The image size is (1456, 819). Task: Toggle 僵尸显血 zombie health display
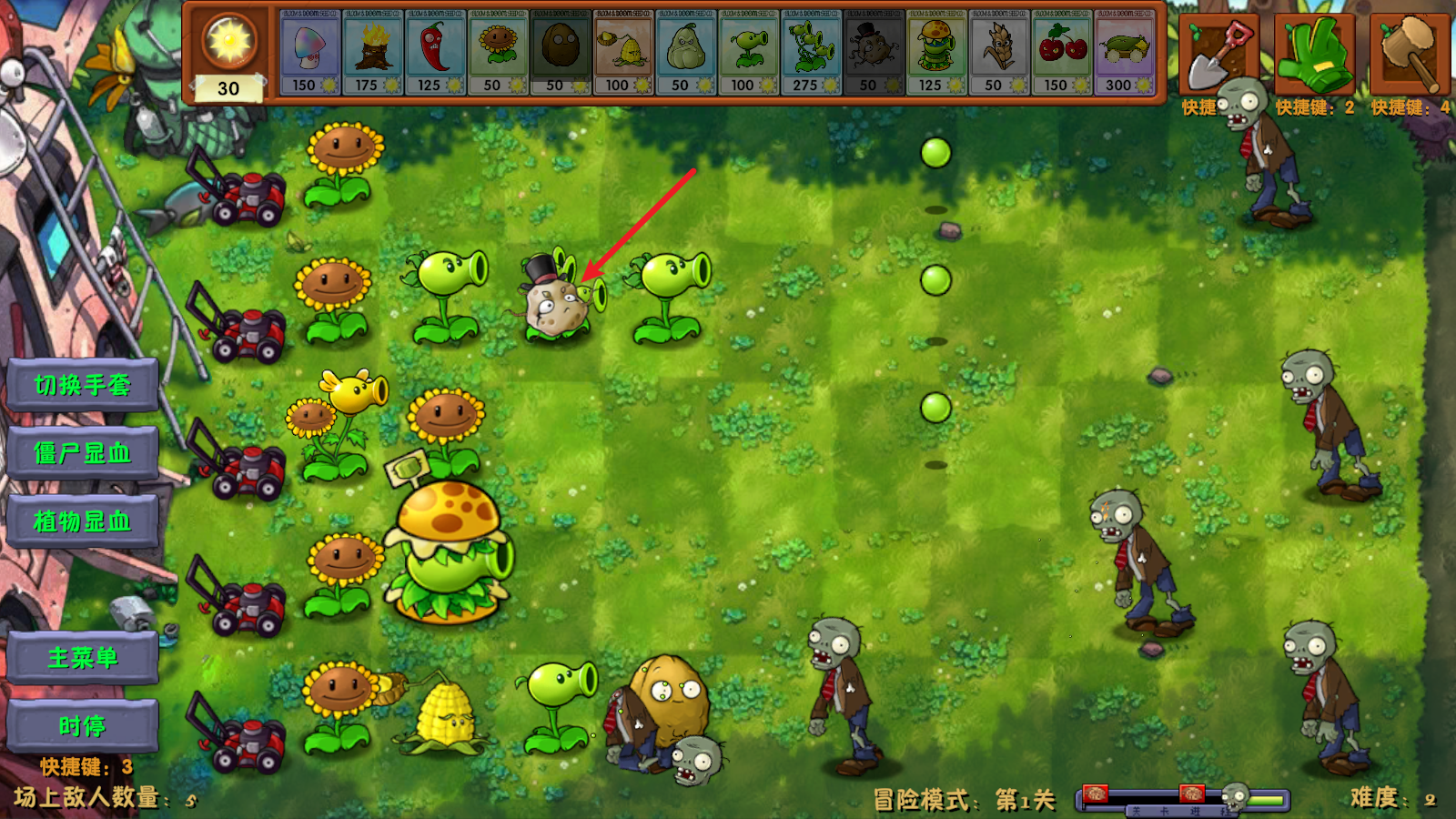coord(82,454)
